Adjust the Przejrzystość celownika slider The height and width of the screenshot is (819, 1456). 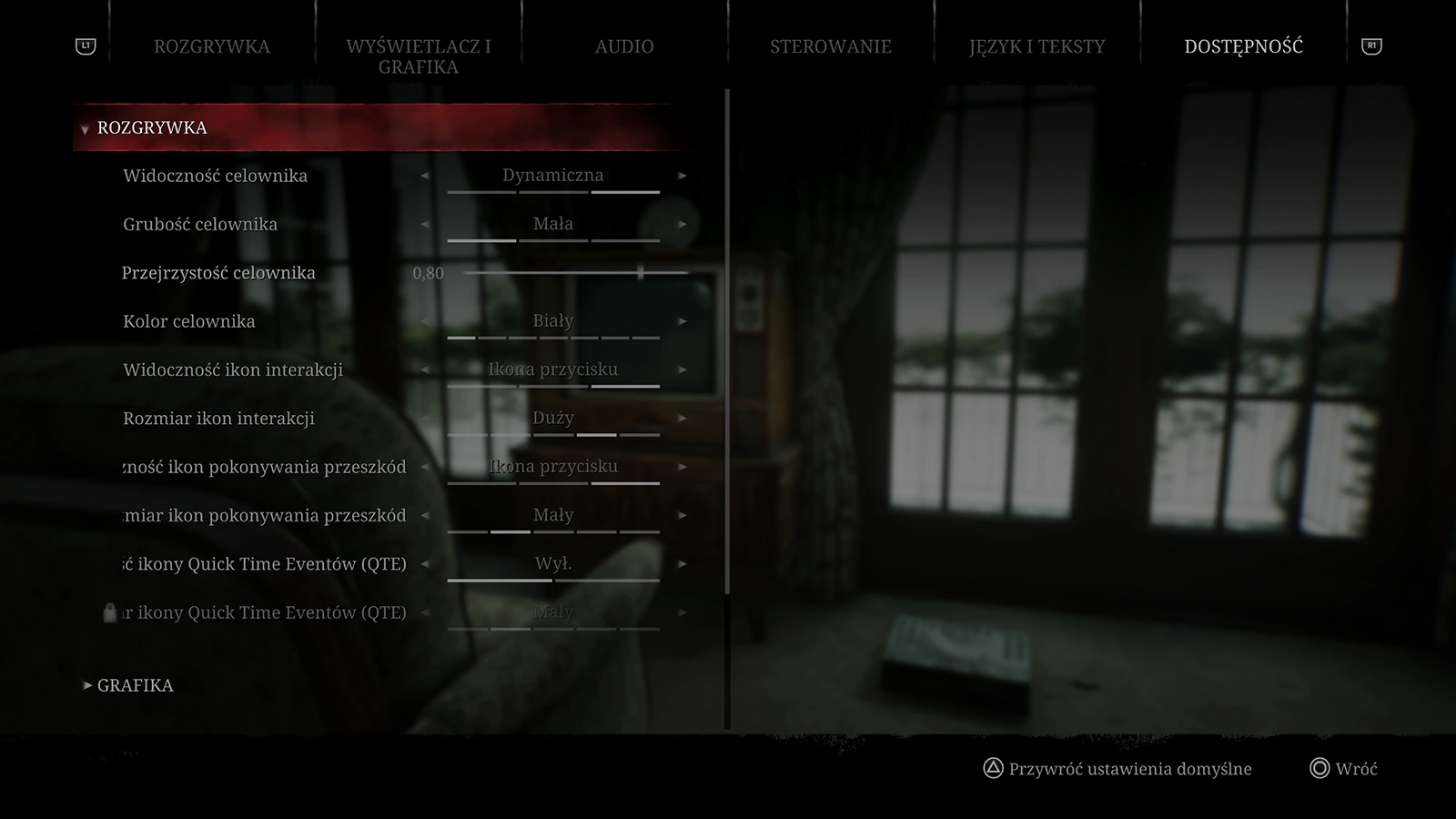[640, 272]
